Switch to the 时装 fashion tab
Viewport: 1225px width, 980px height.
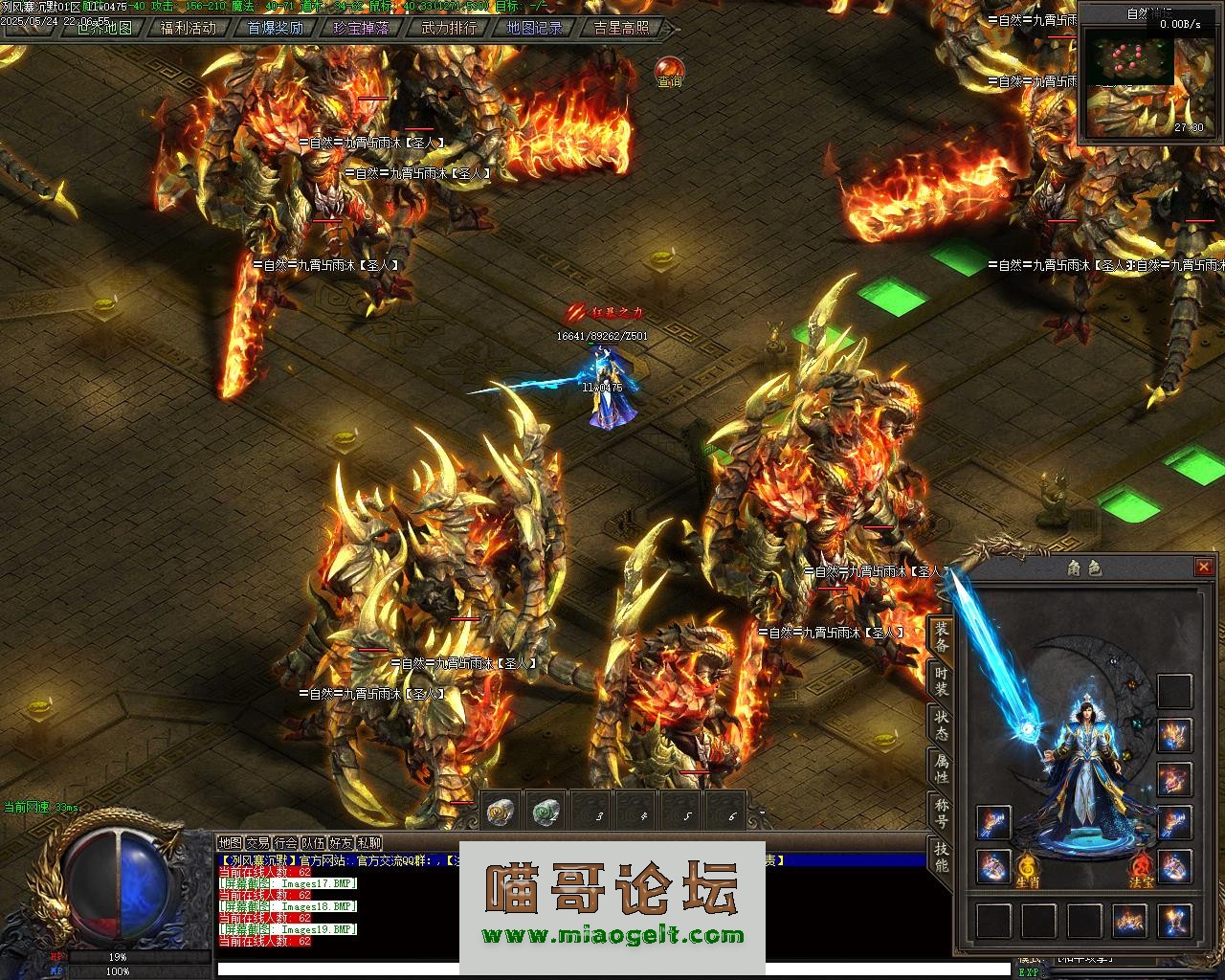point(942,681)
